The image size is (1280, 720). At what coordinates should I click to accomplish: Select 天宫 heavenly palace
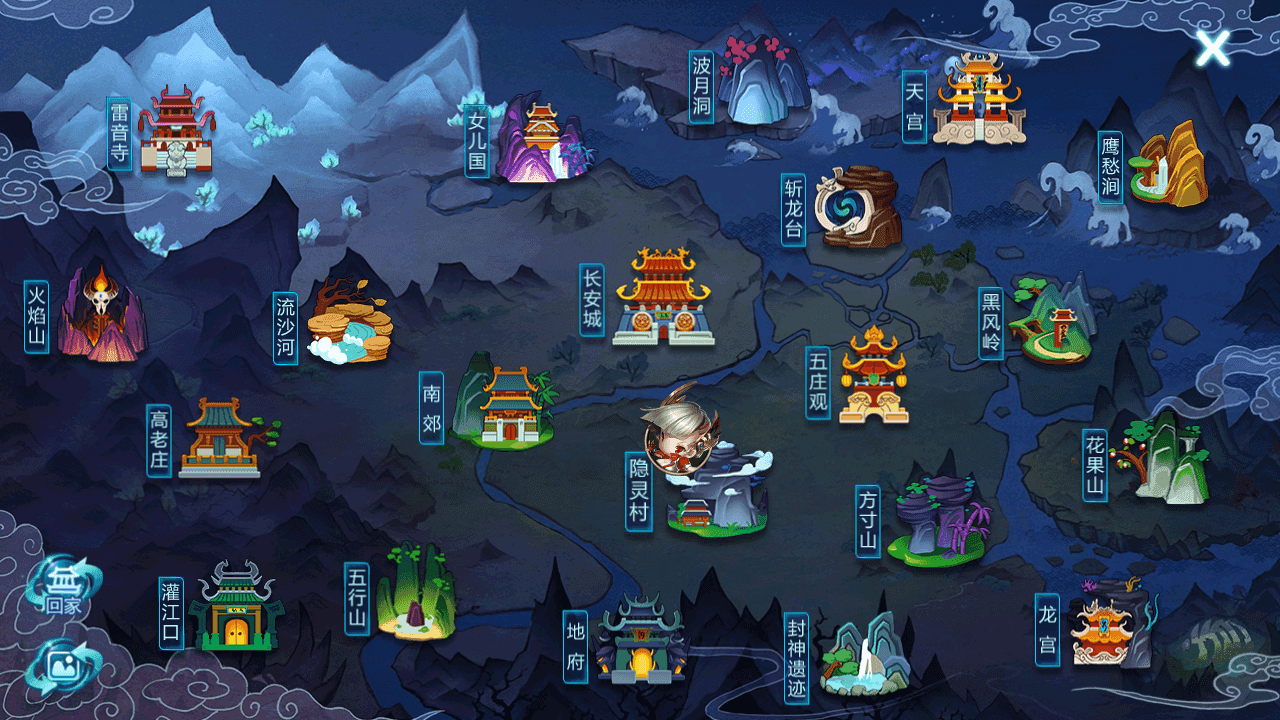point(978,100)
